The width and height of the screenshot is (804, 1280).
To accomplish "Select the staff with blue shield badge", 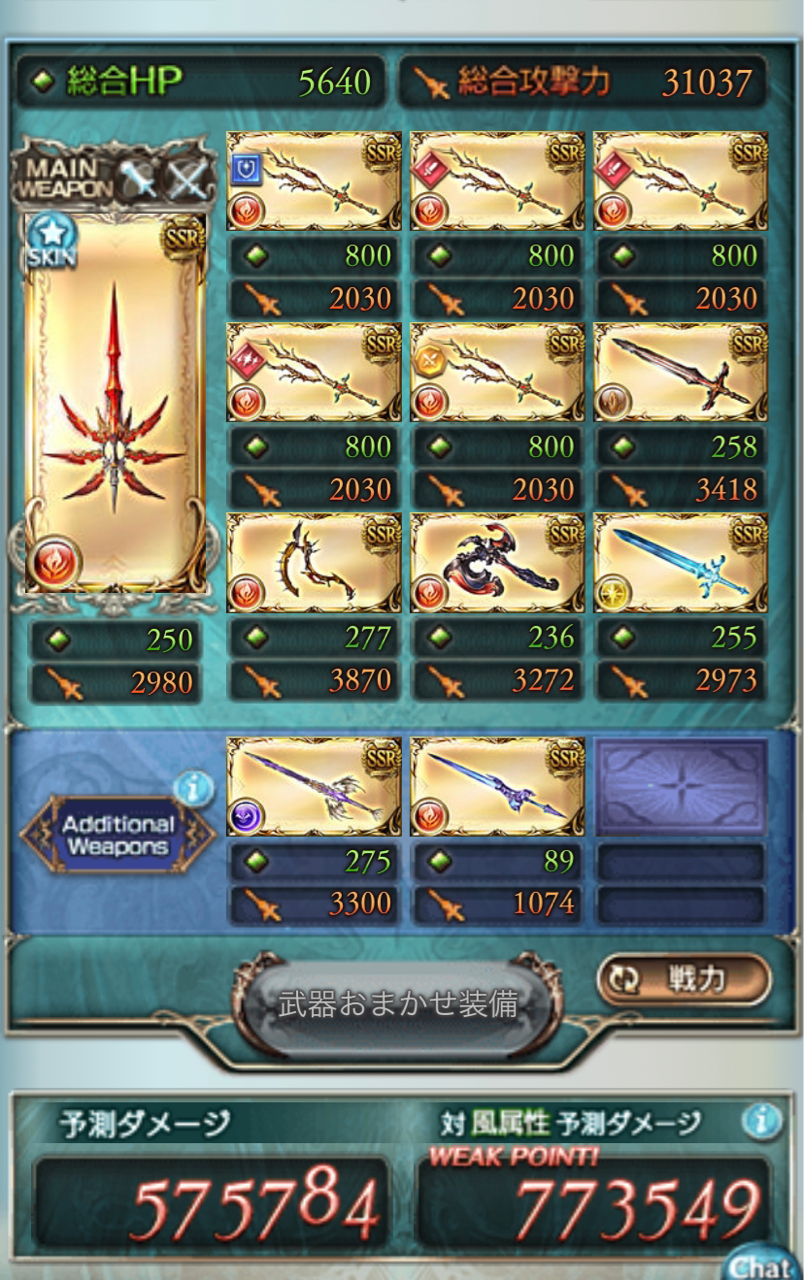I will pos(314,181).
